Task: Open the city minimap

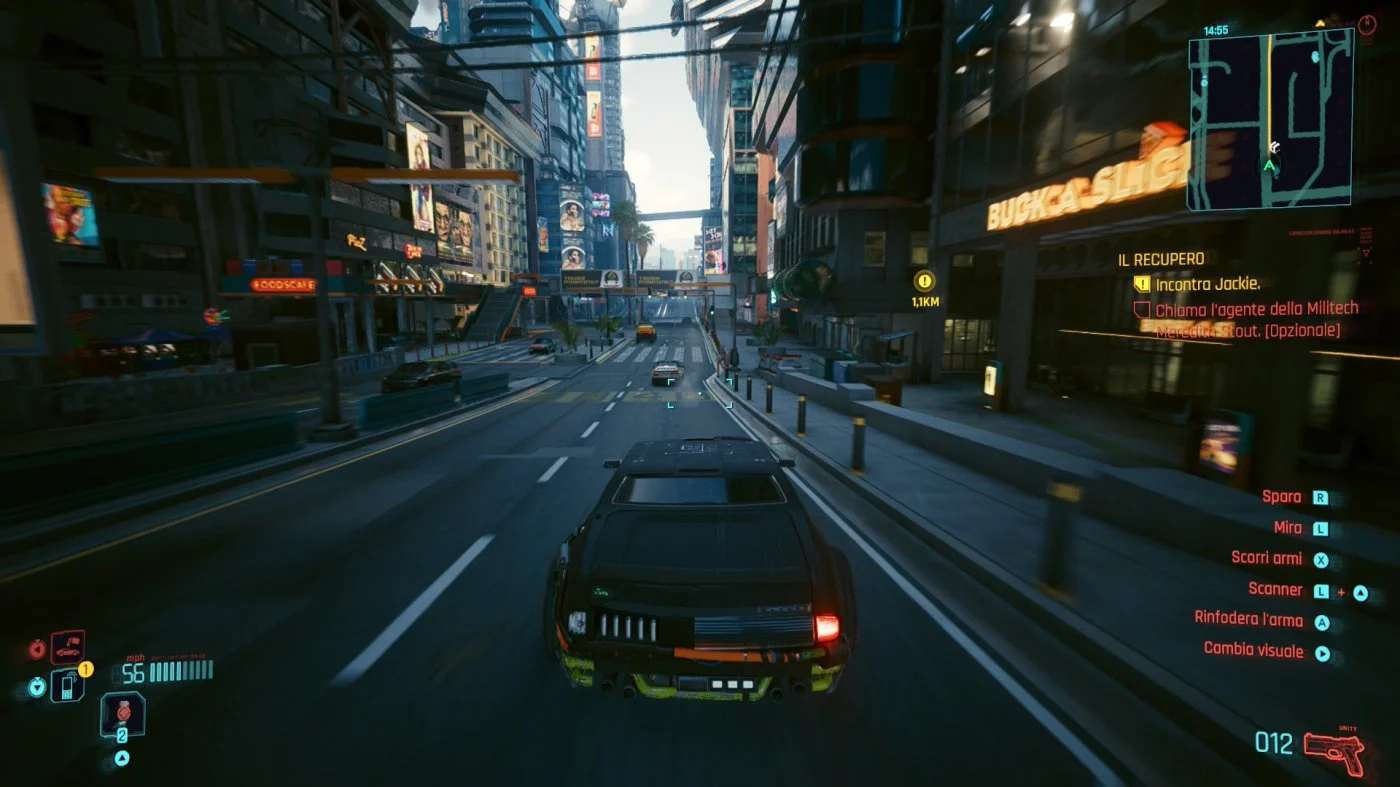Action: tap(1270, 118)
